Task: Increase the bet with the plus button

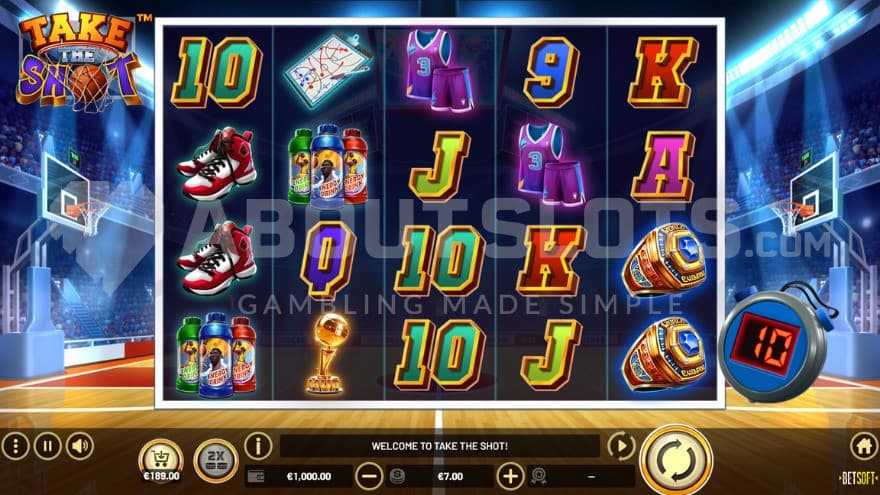Action: point(510,476)
